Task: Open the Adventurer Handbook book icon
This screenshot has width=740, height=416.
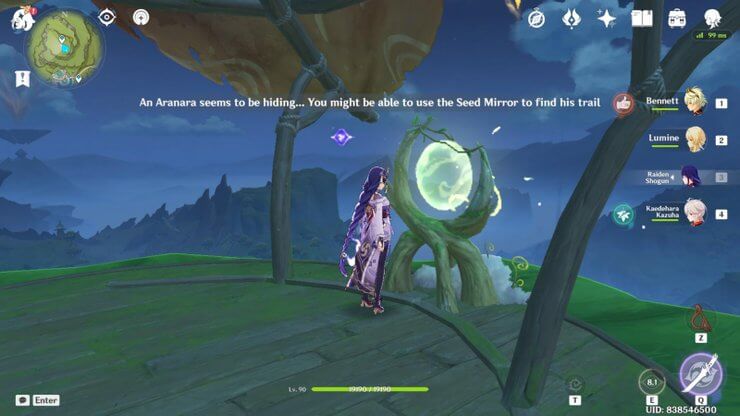Action: (x=642, y=18)
